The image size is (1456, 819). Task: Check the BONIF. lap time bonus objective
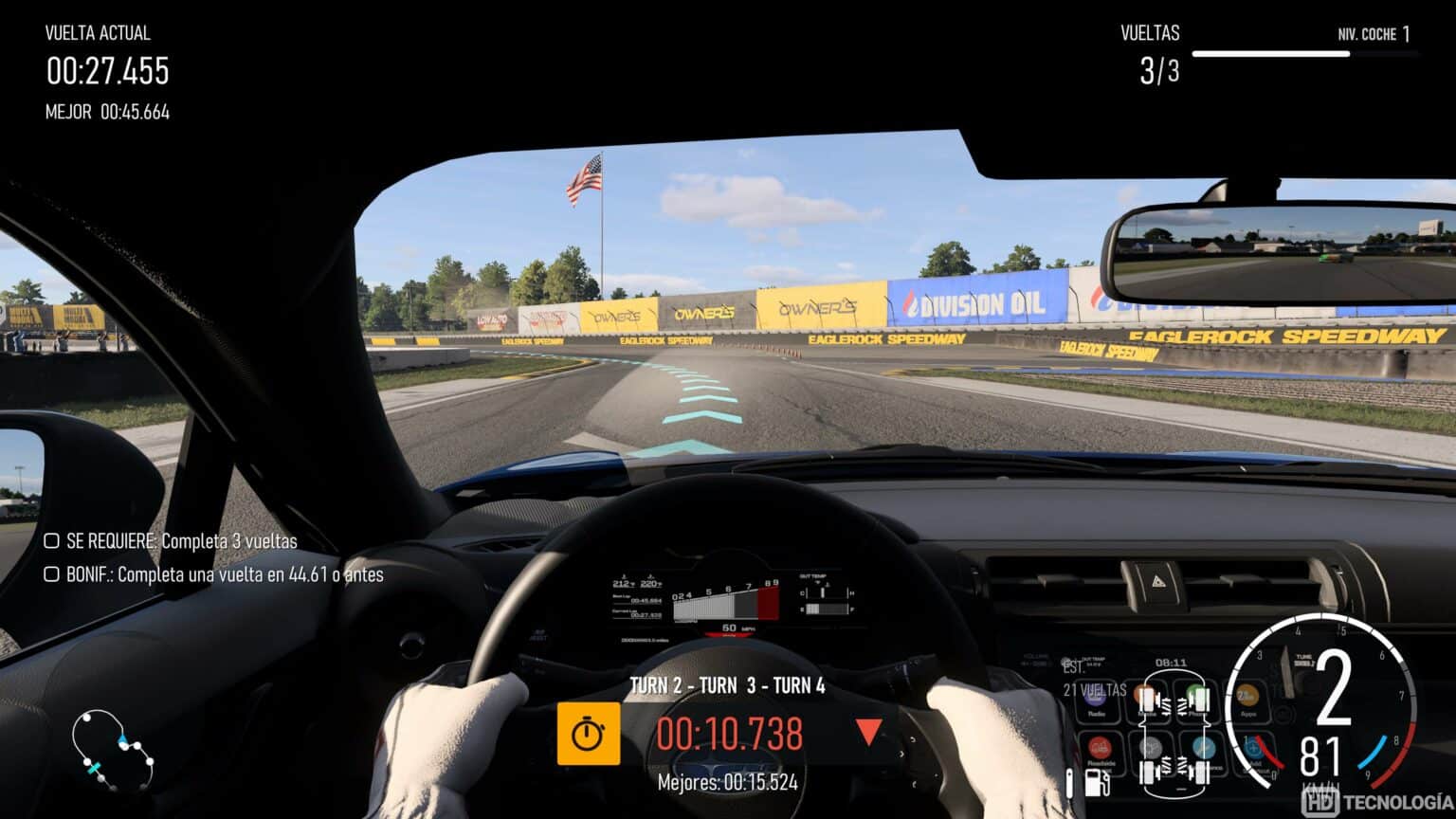coord(52,574)
